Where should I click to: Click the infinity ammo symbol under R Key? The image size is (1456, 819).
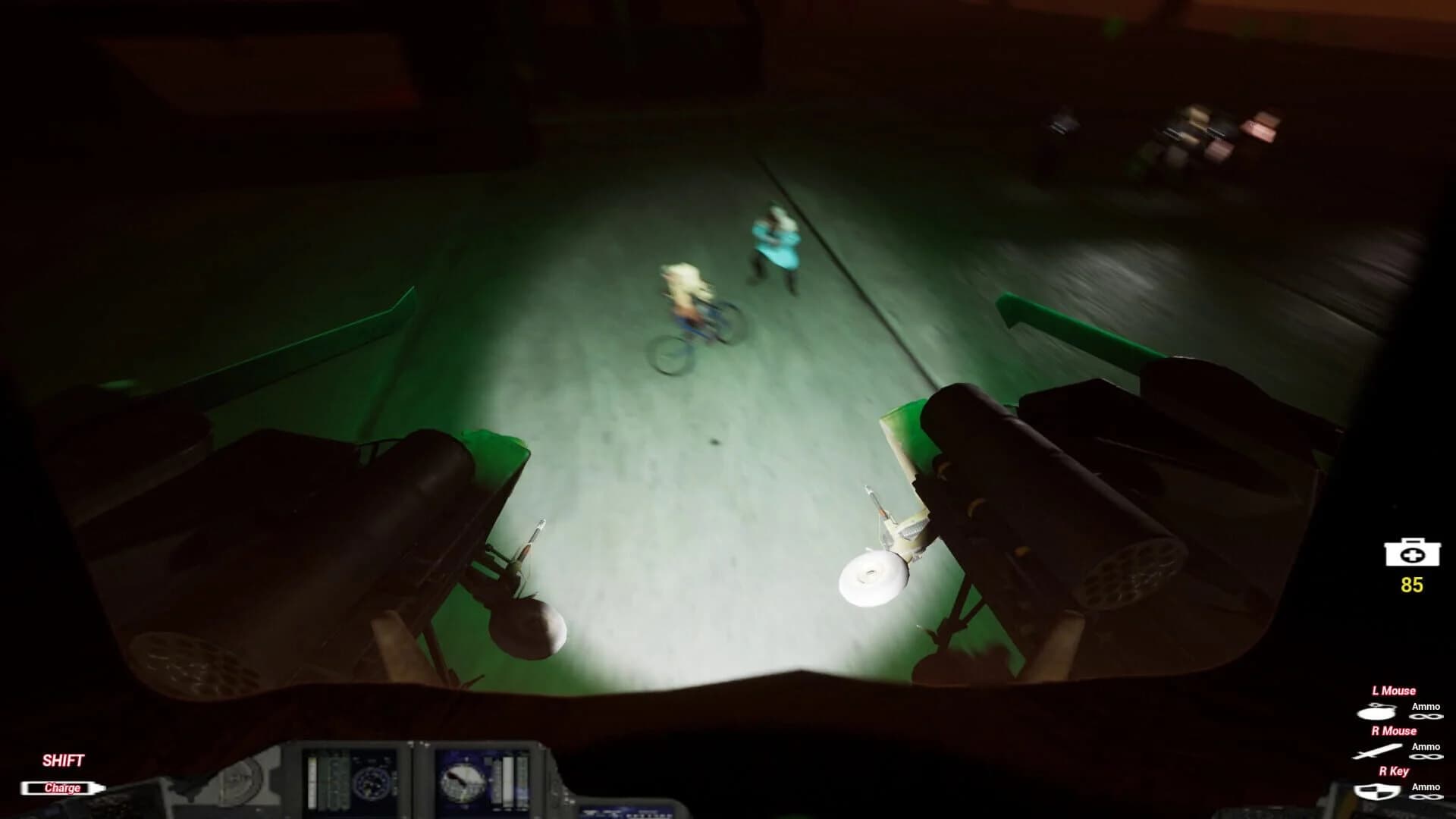pos(1426,797)
